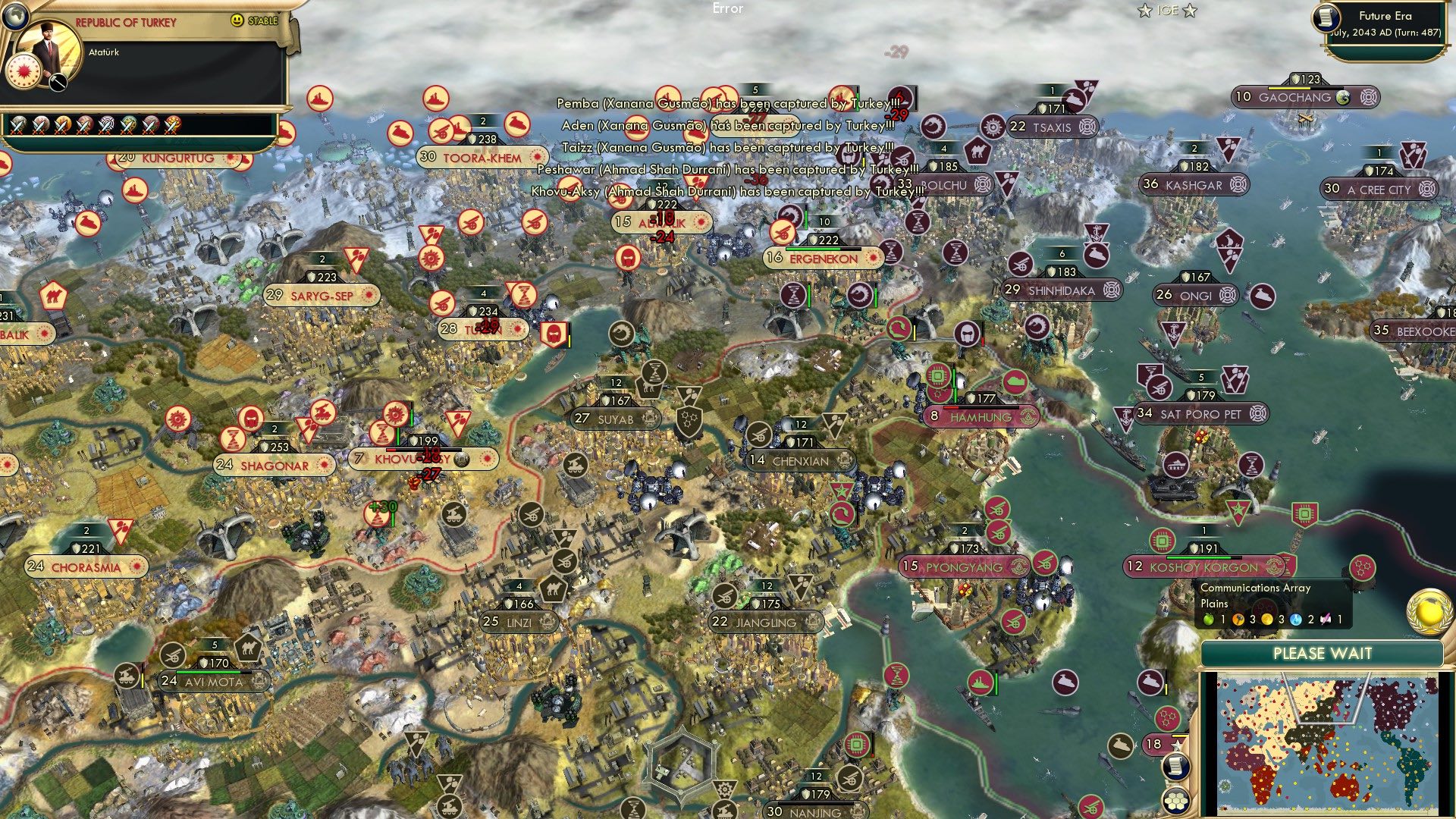Click the PLEASE WAIT banner
This screenshot has width=1456, height=819.
coord(1323,652)
